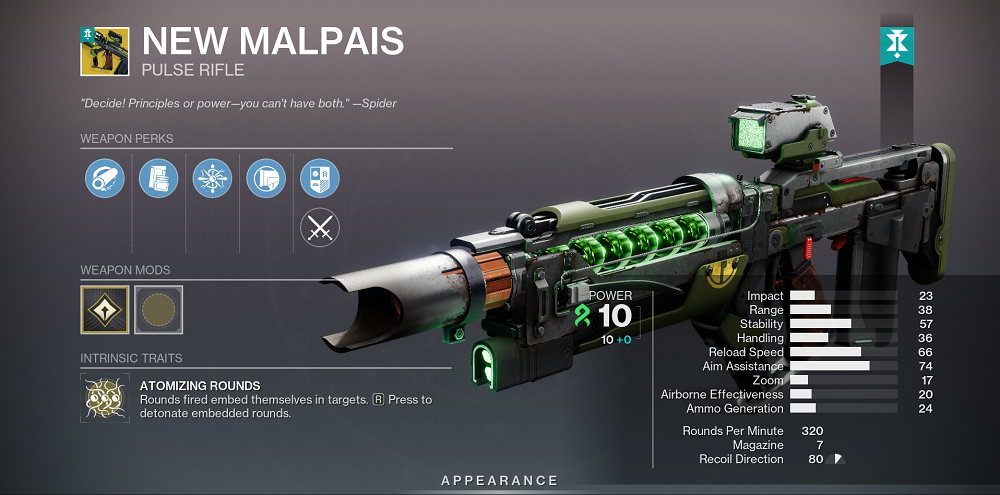
Task: Open the empty round weapon mod socket
Action: tap(158, 309)
